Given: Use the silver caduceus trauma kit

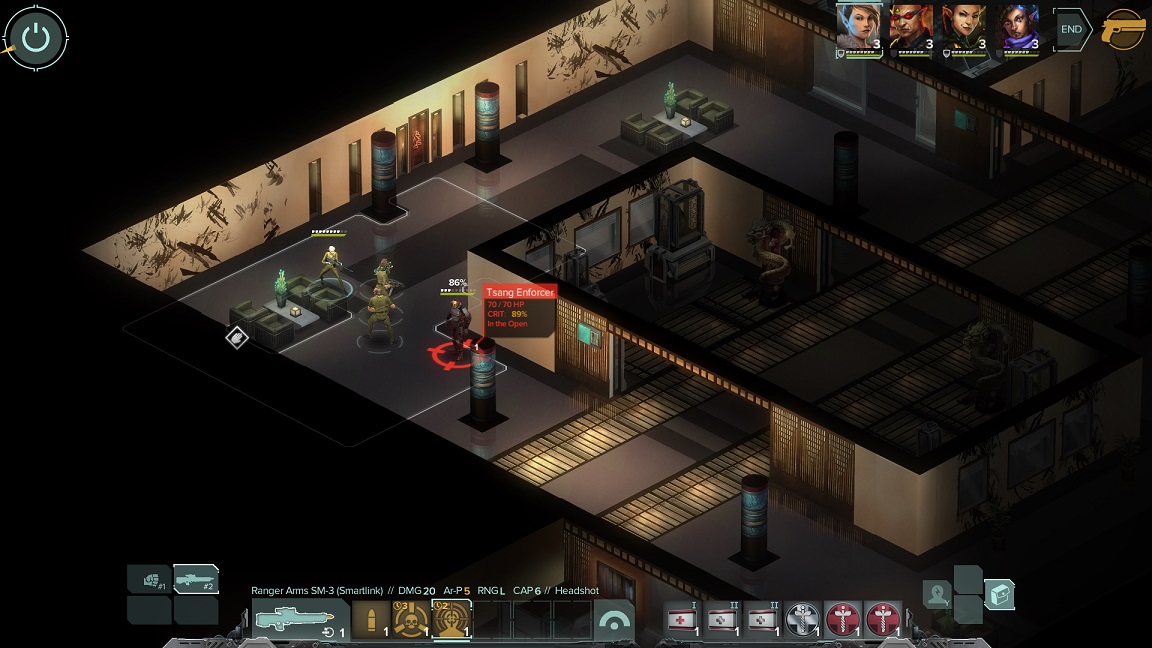Looking at the screenshot, I should [803, 620].
